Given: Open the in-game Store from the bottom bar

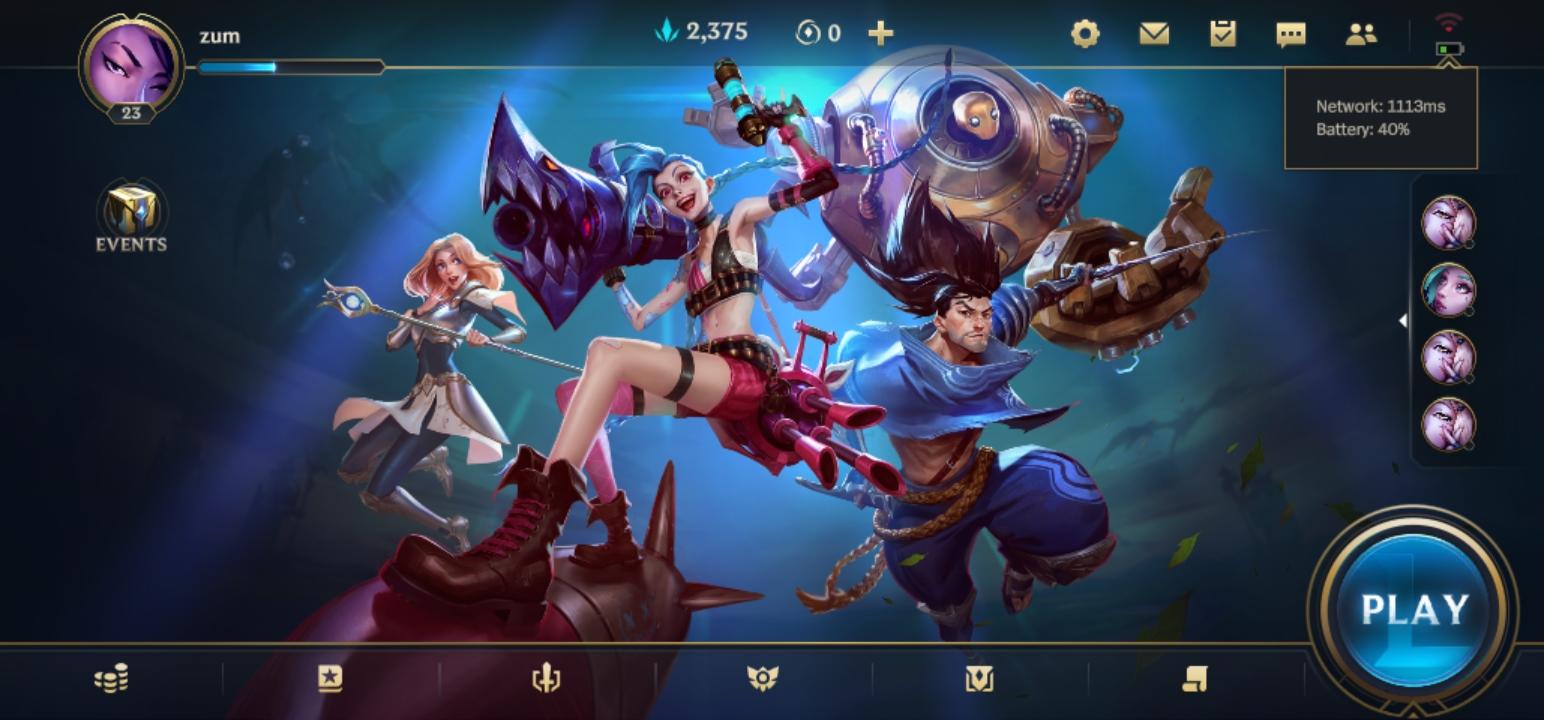Looking at the screenshot, I should [x=110, y=677].
